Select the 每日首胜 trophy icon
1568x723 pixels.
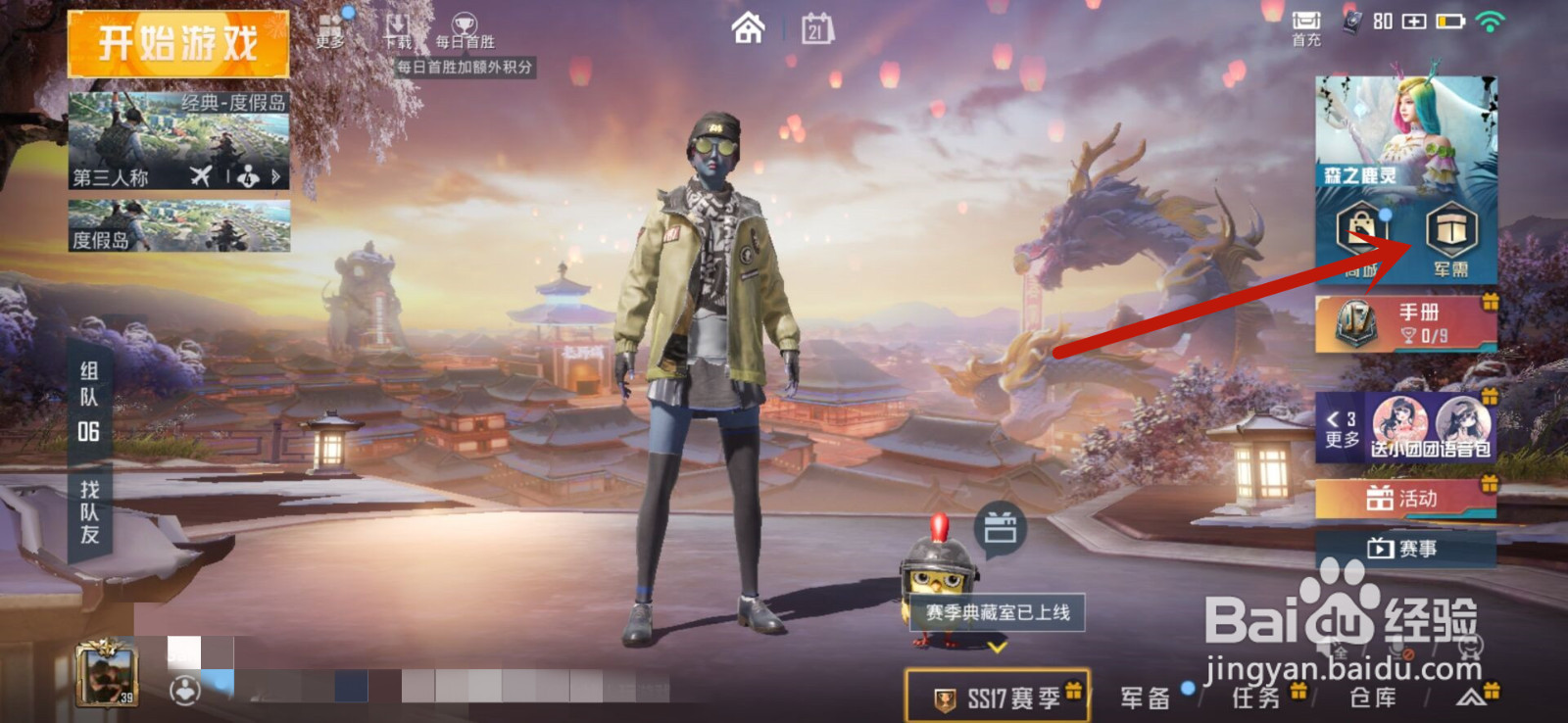466,24
